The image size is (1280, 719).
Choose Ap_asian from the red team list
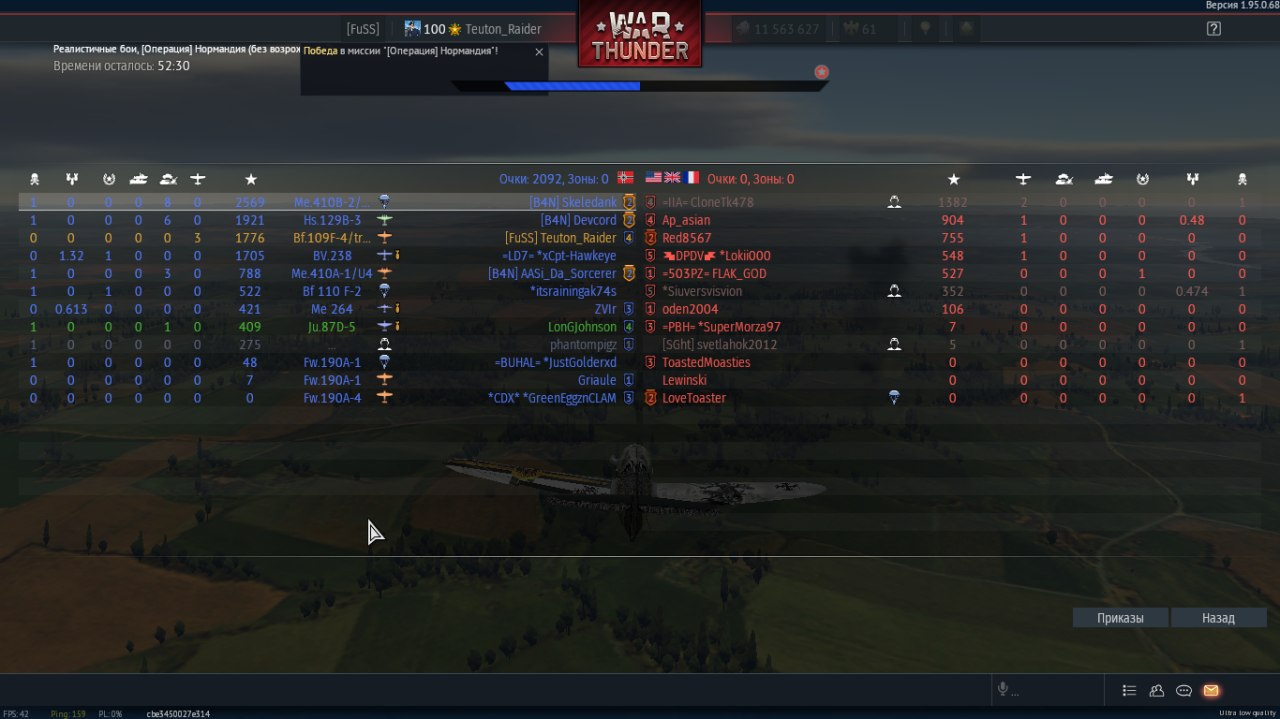pos(686,220)
